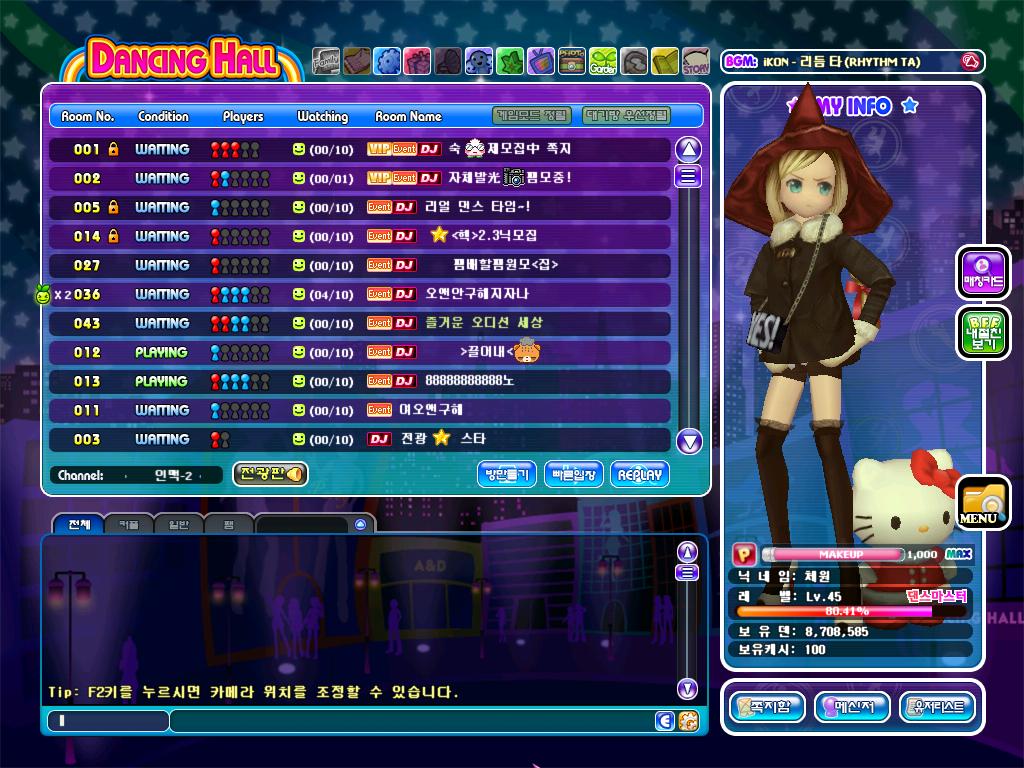Open the Family icon in top toolbar

pos(326,62)
